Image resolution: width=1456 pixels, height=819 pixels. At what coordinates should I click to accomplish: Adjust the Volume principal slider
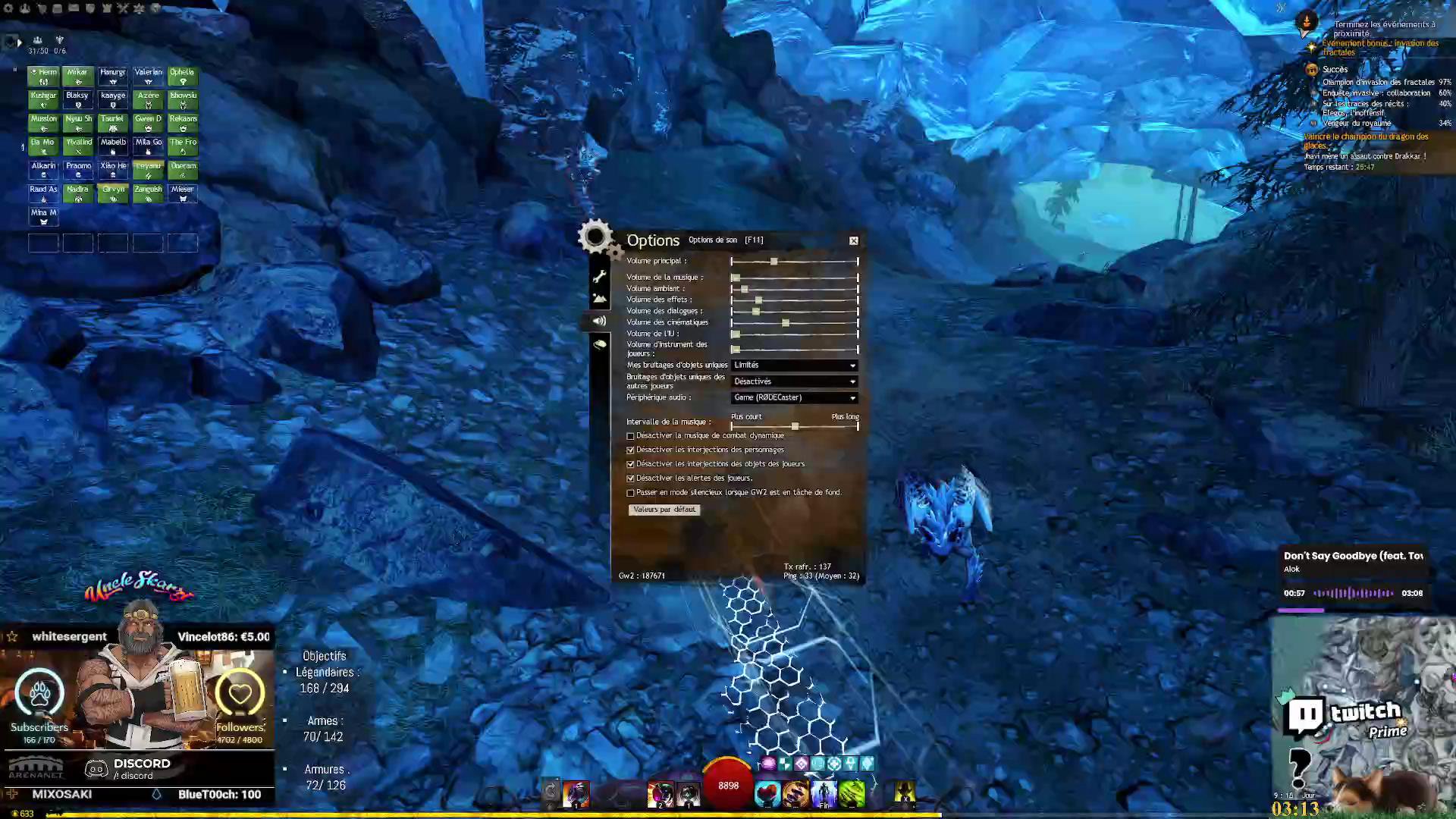point(773,262)
